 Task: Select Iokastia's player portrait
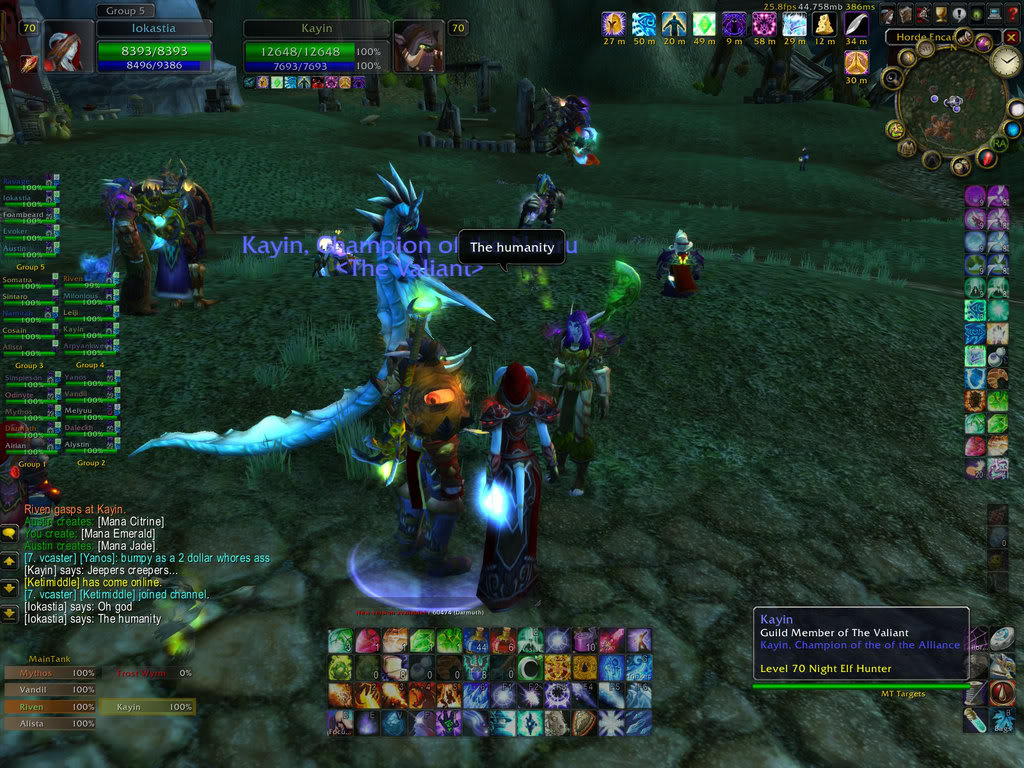pyautogui.click(x=64, y=48)
